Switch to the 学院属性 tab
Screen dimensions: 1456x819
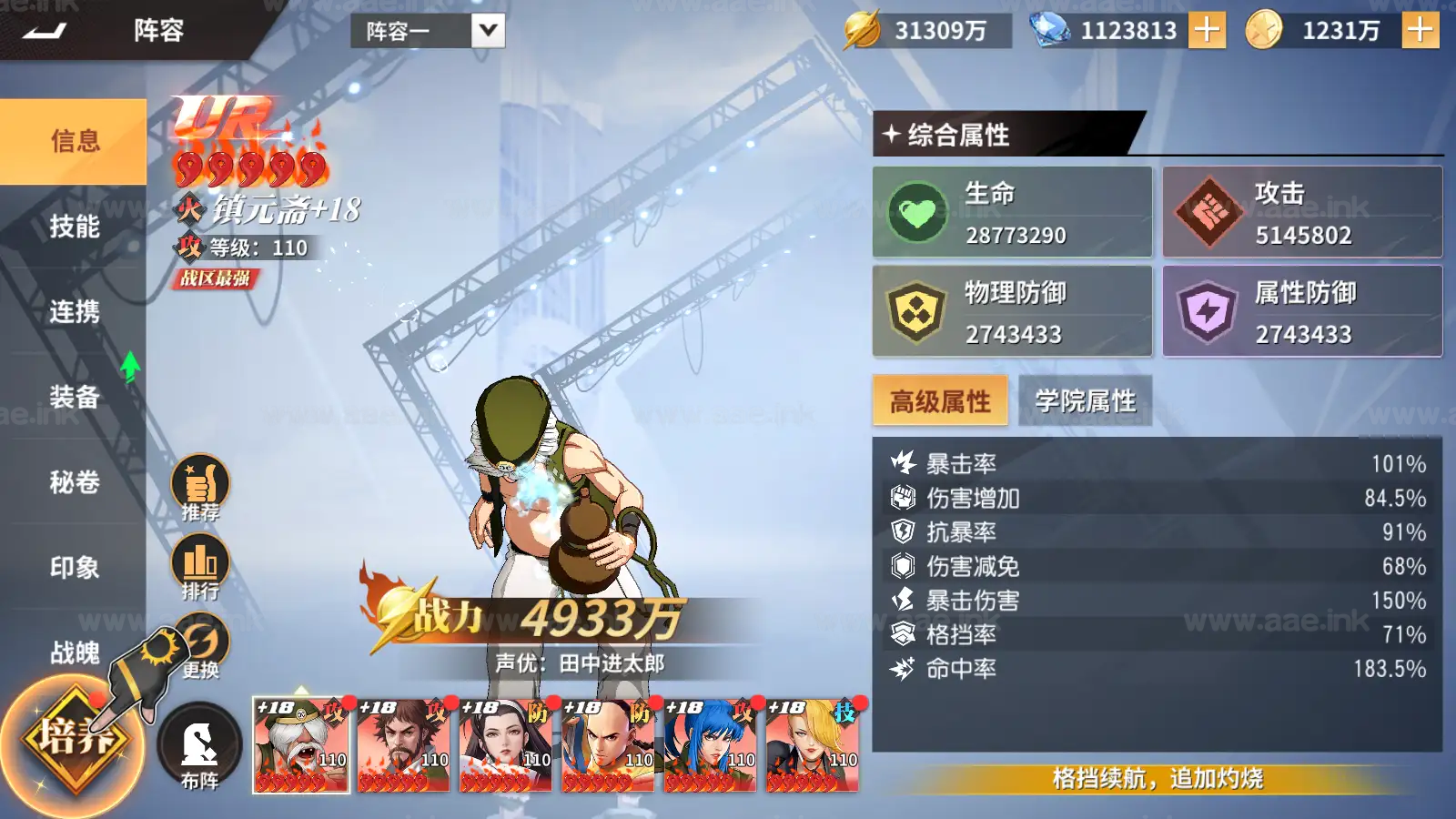[x=1086, y=400]
